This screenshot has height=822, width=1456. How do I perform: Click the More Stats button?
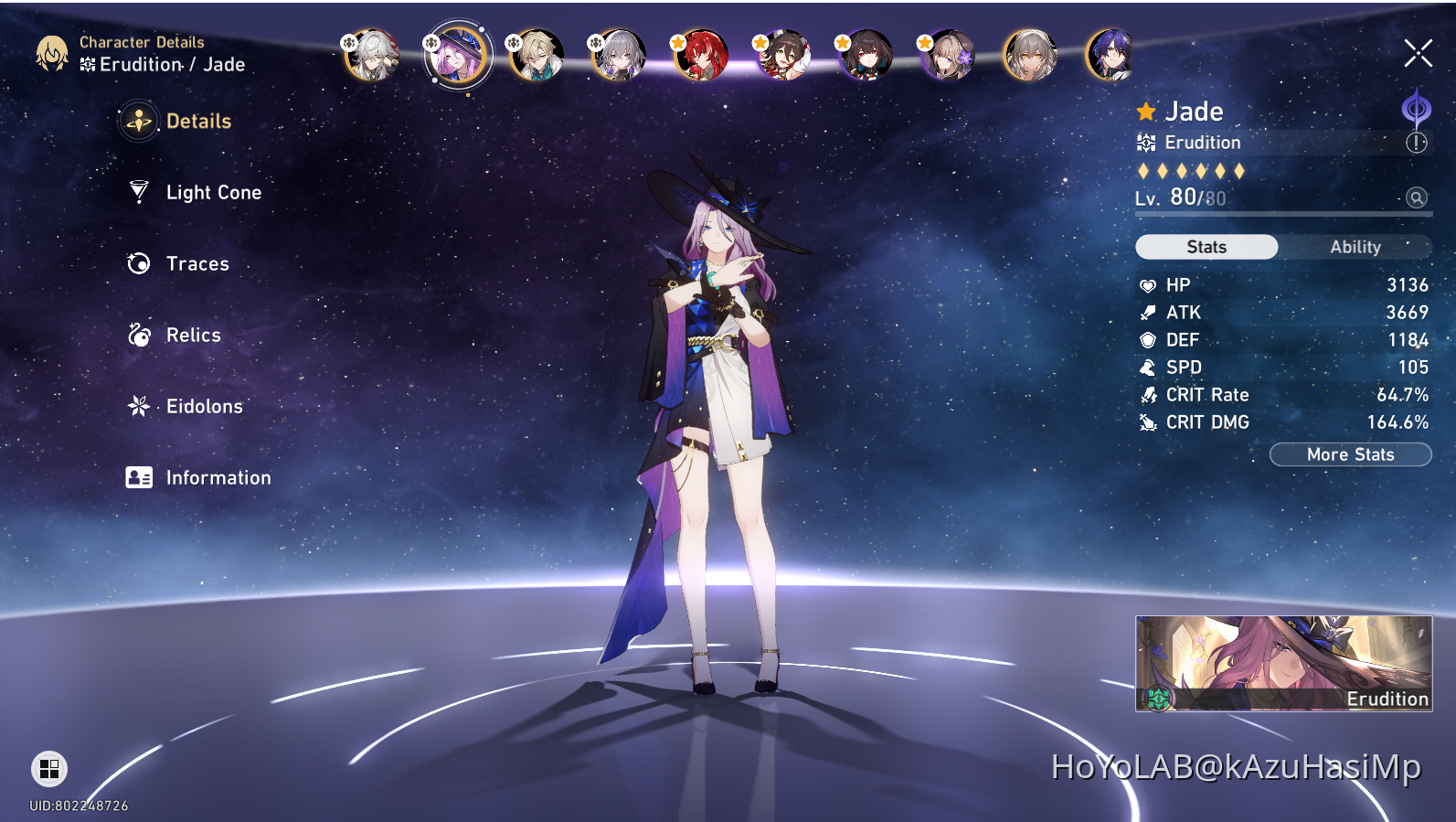point(1350,454)
